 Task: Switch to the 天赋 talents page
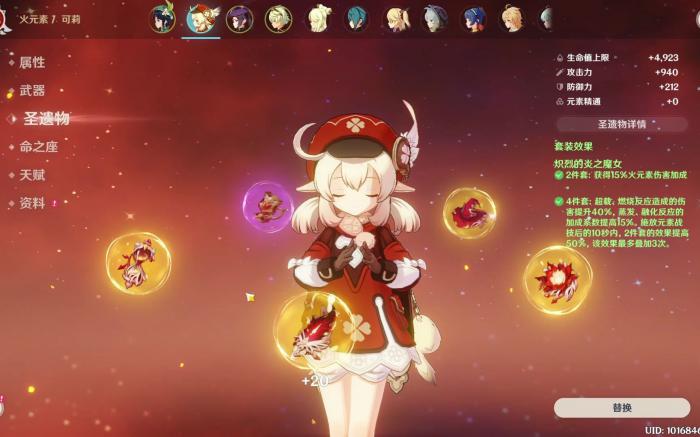32,175
